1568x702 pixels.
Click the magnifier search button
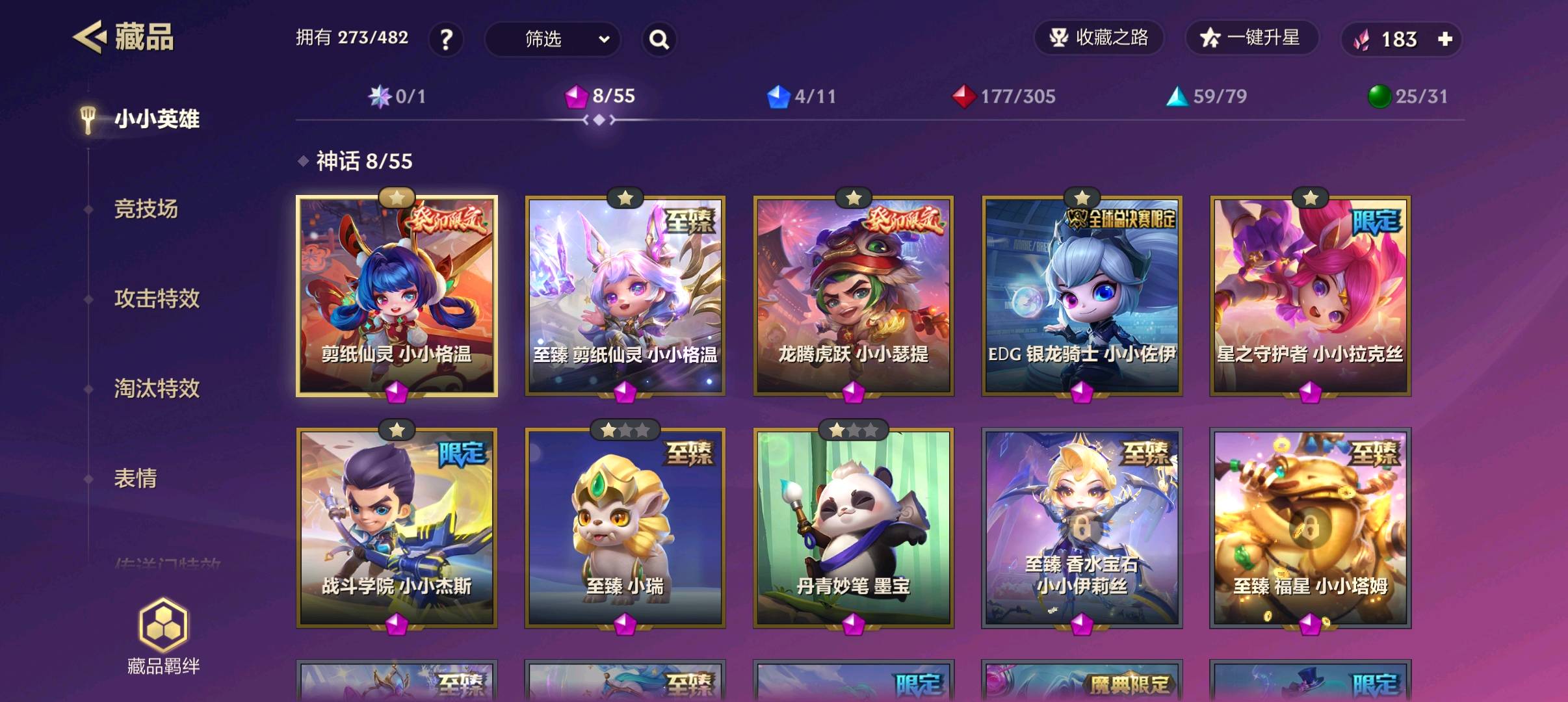tap(659, 40)
